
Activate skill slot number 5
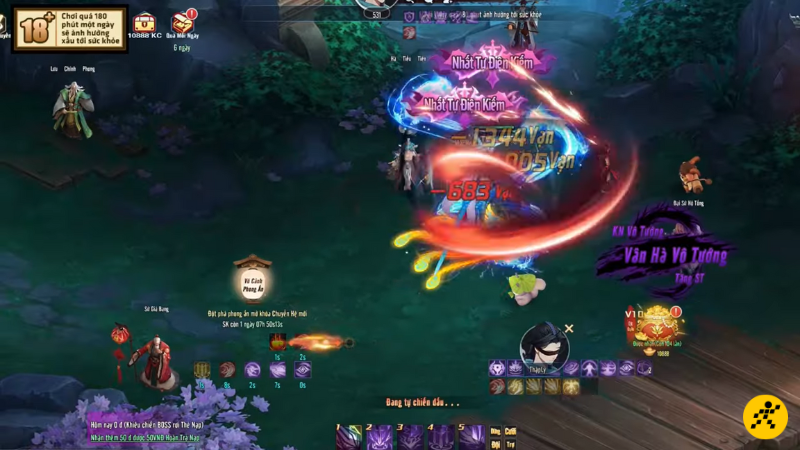tap(472, 436)
